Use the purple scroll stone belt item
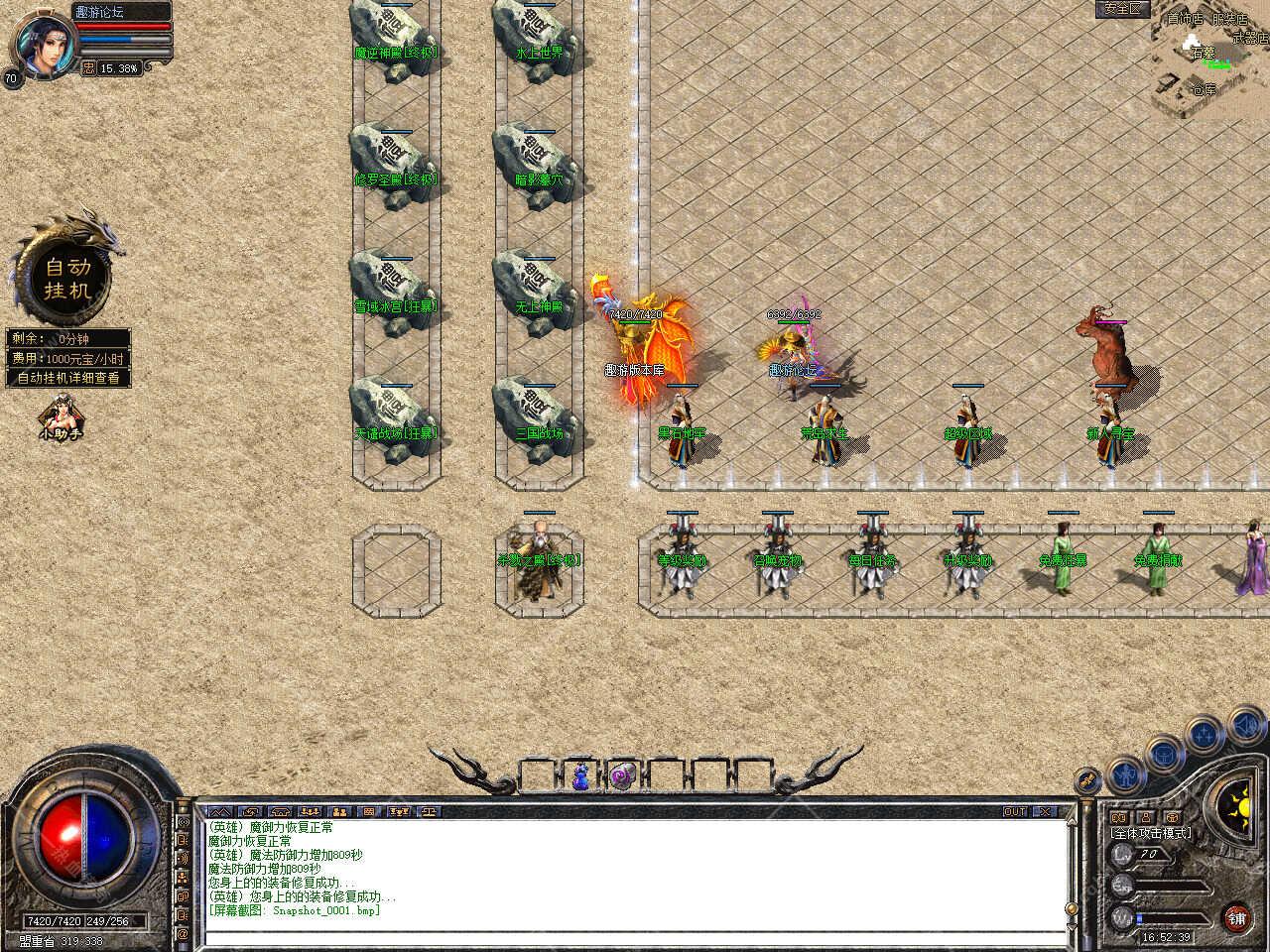The height and width of the screenshot is (952, 1270). pyautogui.click(x=622, y=776)
